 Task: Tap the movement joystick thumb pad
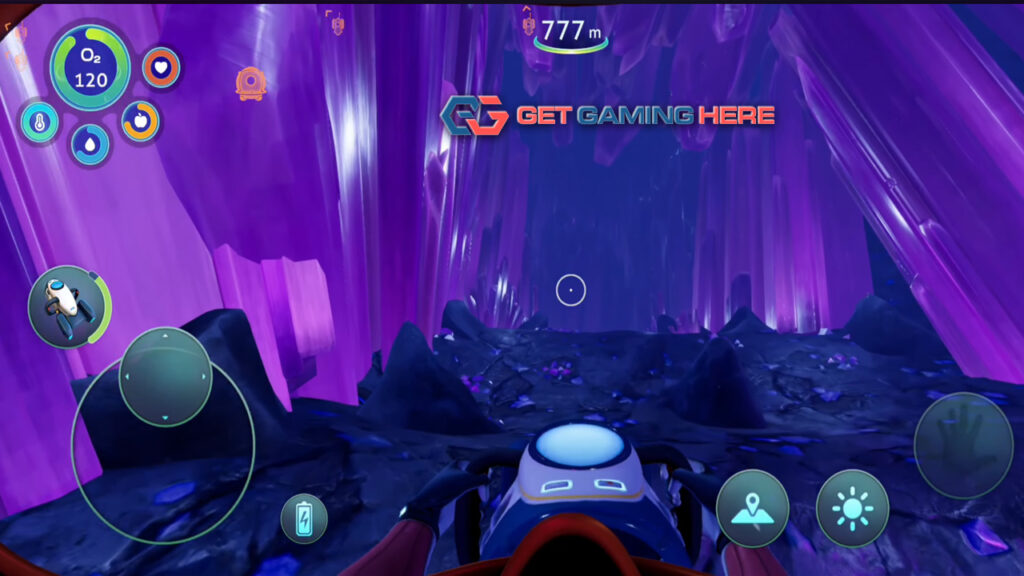click(166, 376)
